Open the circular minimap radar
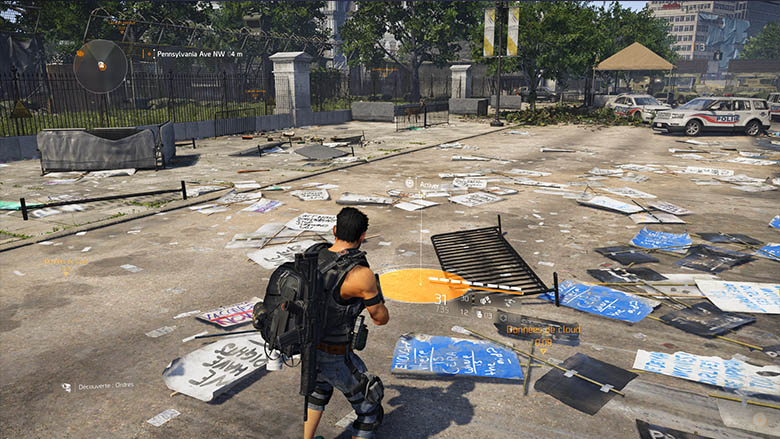 point(100,66)
